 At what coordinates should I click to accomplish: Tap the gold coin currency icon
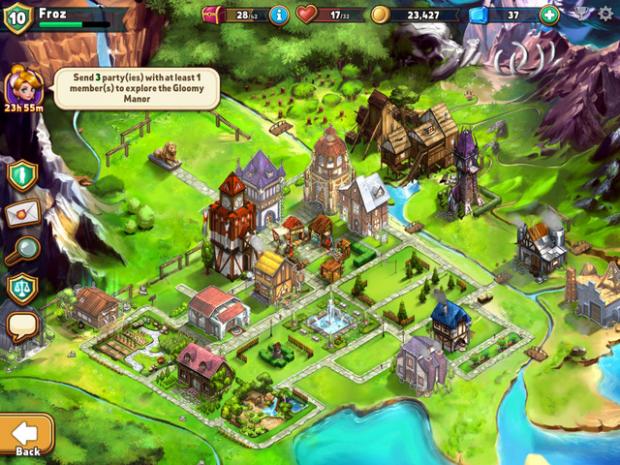(380, 14)
